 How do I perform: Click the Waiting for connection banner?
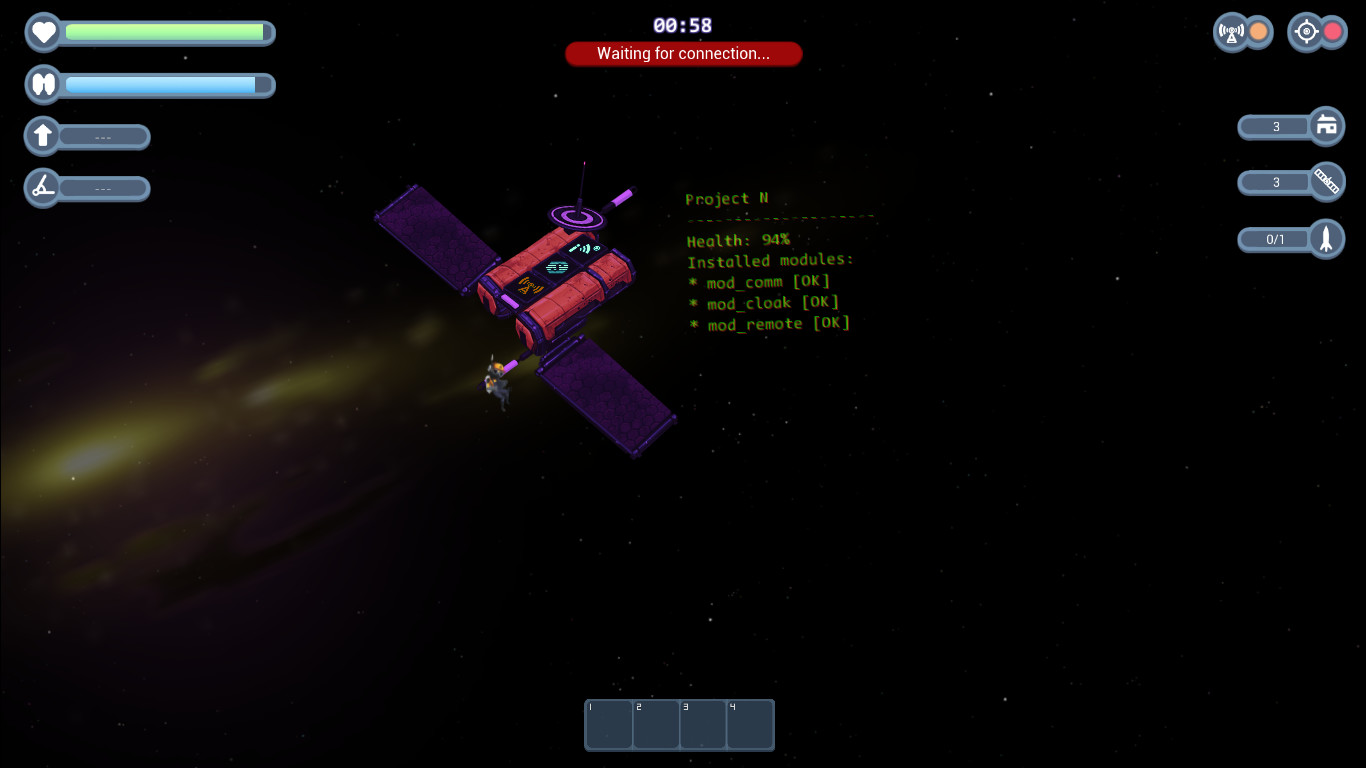point(683,53)
